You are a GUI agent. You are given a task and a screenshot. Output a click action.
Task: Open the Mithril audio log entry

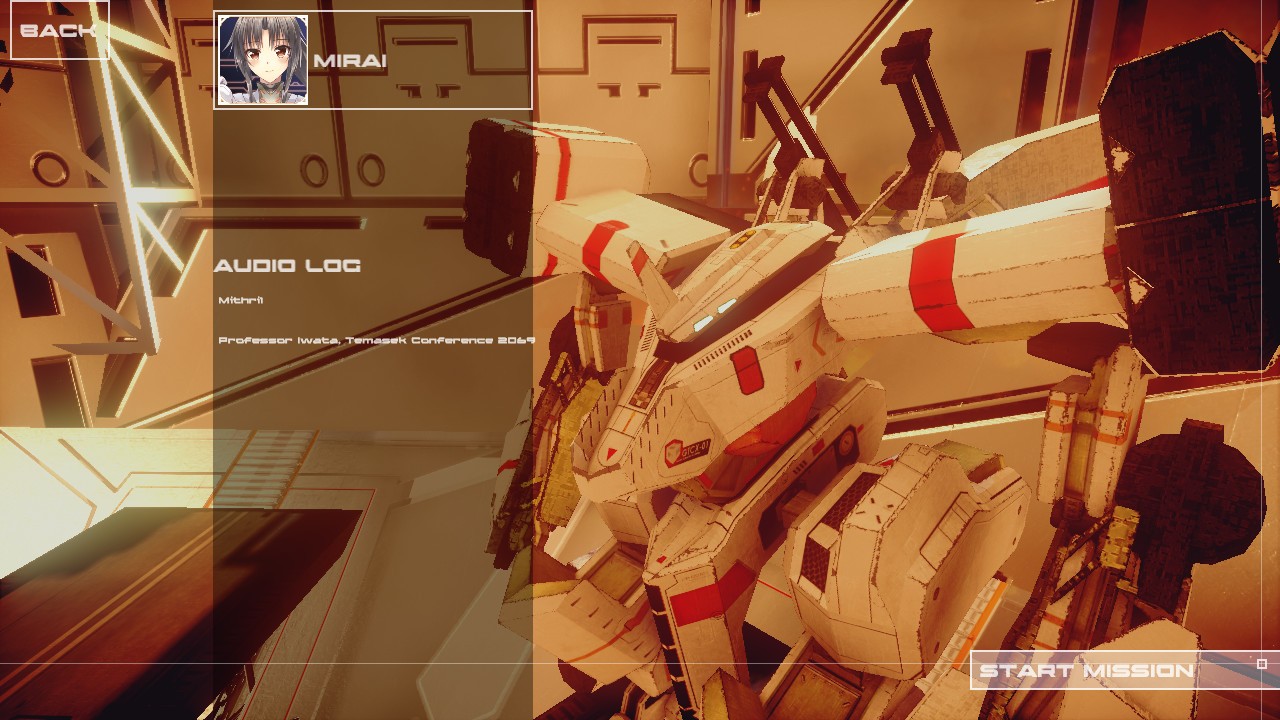click(x=241, y=300)
